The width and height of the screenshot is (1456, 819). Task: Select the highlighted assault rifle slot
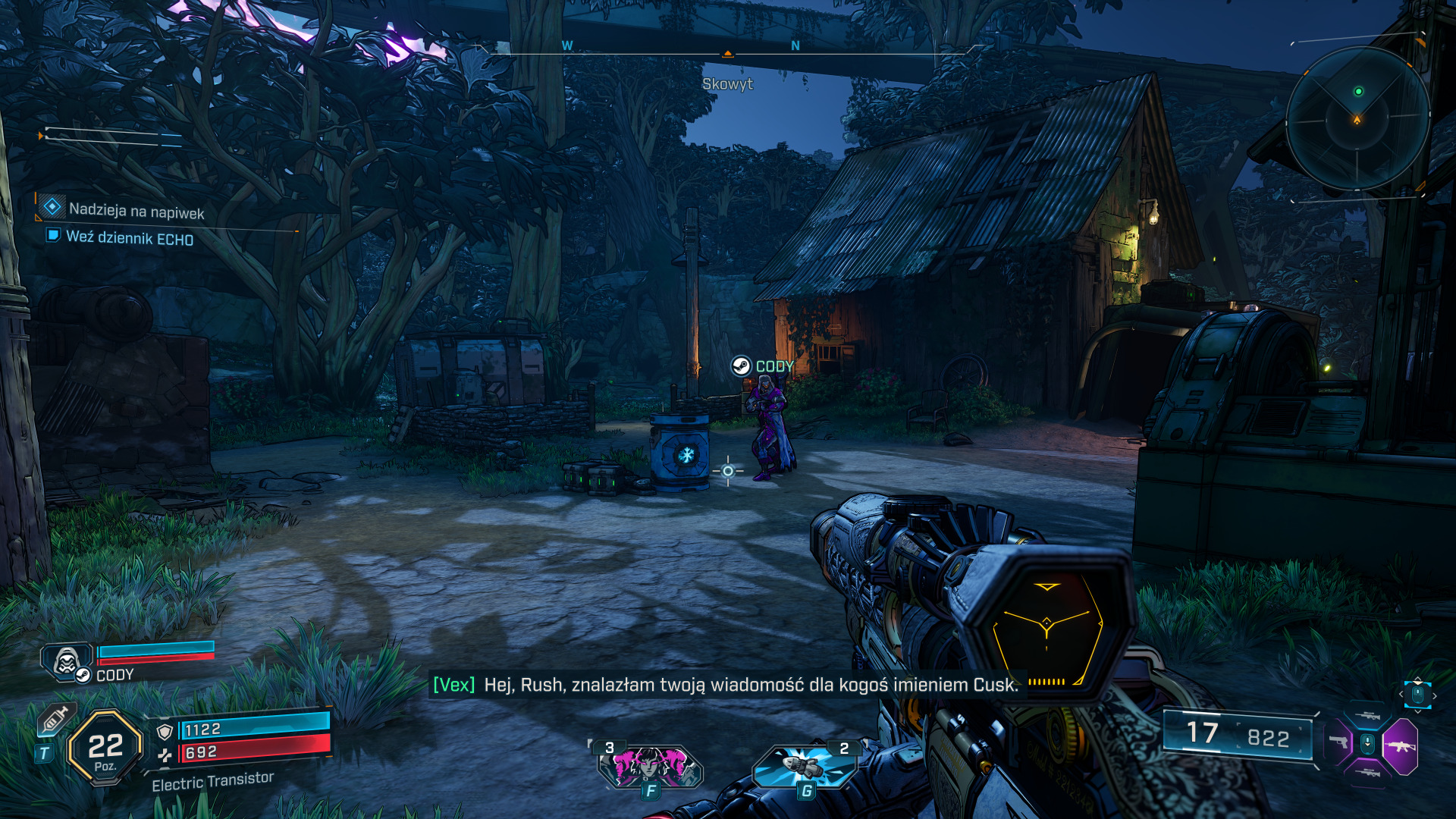point(1399,746)
